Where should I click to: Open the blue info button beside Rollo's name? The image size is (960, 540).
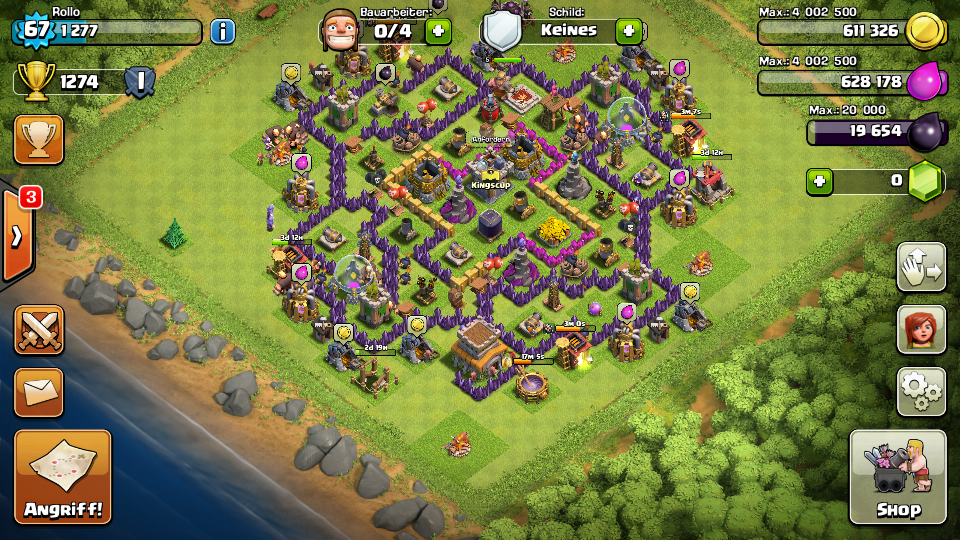[222, 31]
